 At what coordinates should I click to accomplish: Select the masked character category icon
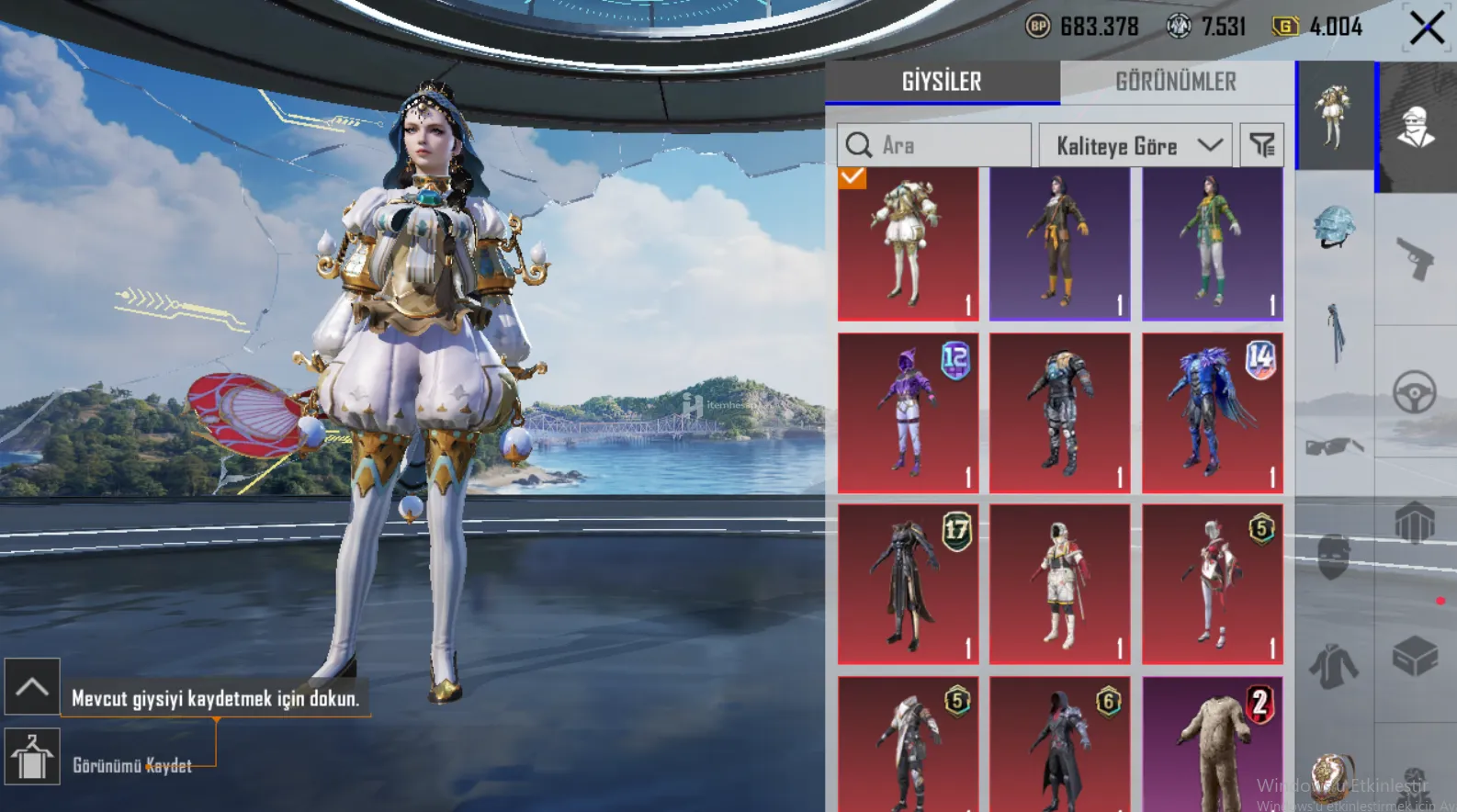pos(1416,127)
